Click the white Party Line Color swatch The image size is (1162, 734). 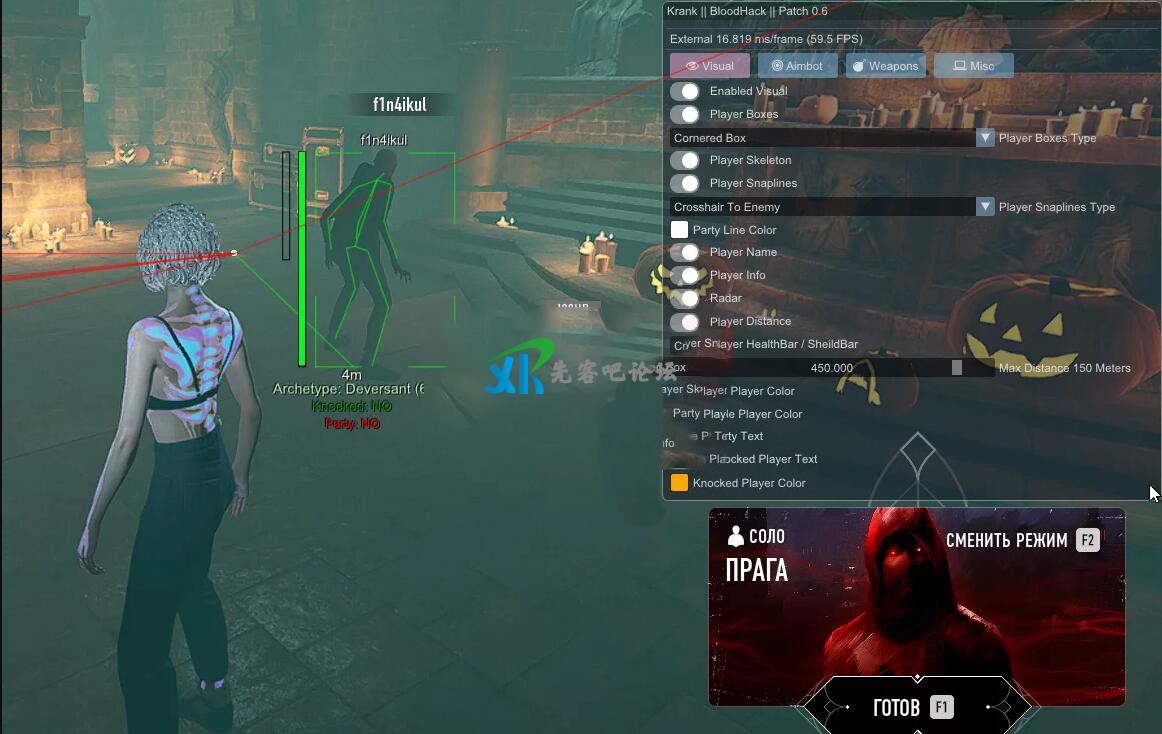point(680,230)
